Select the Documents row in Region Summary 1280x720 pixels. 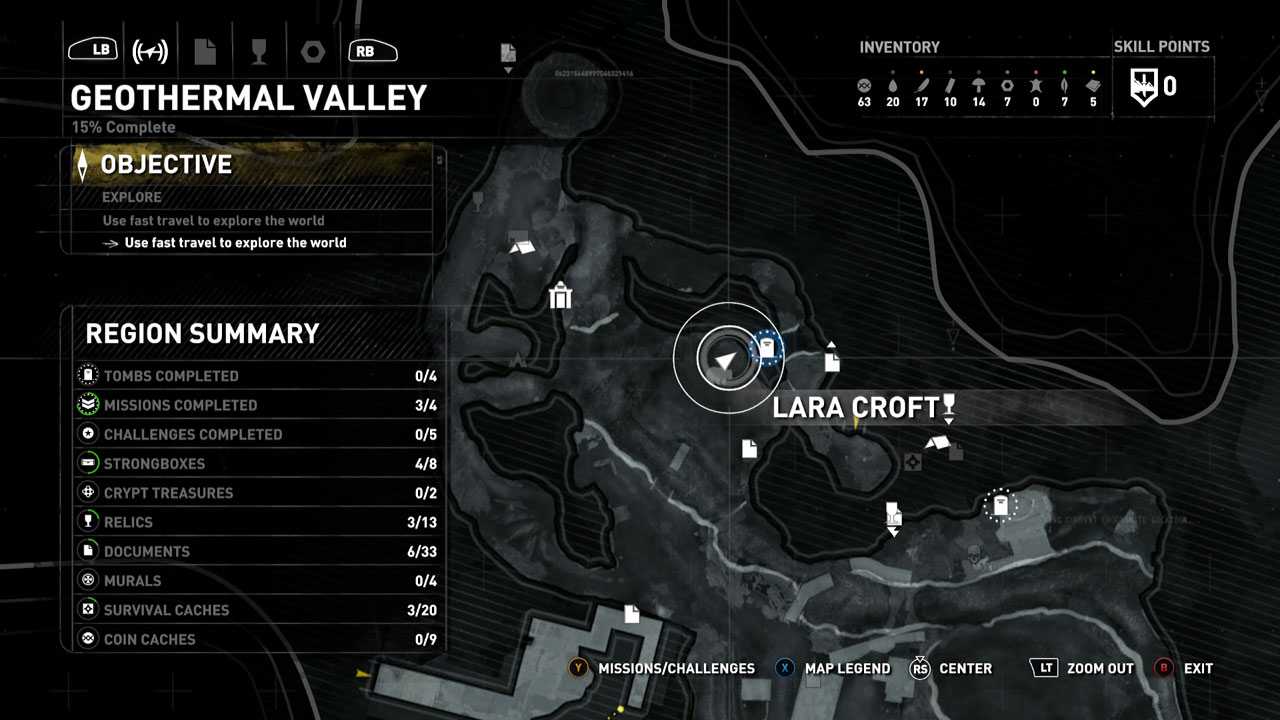(258, 551)
